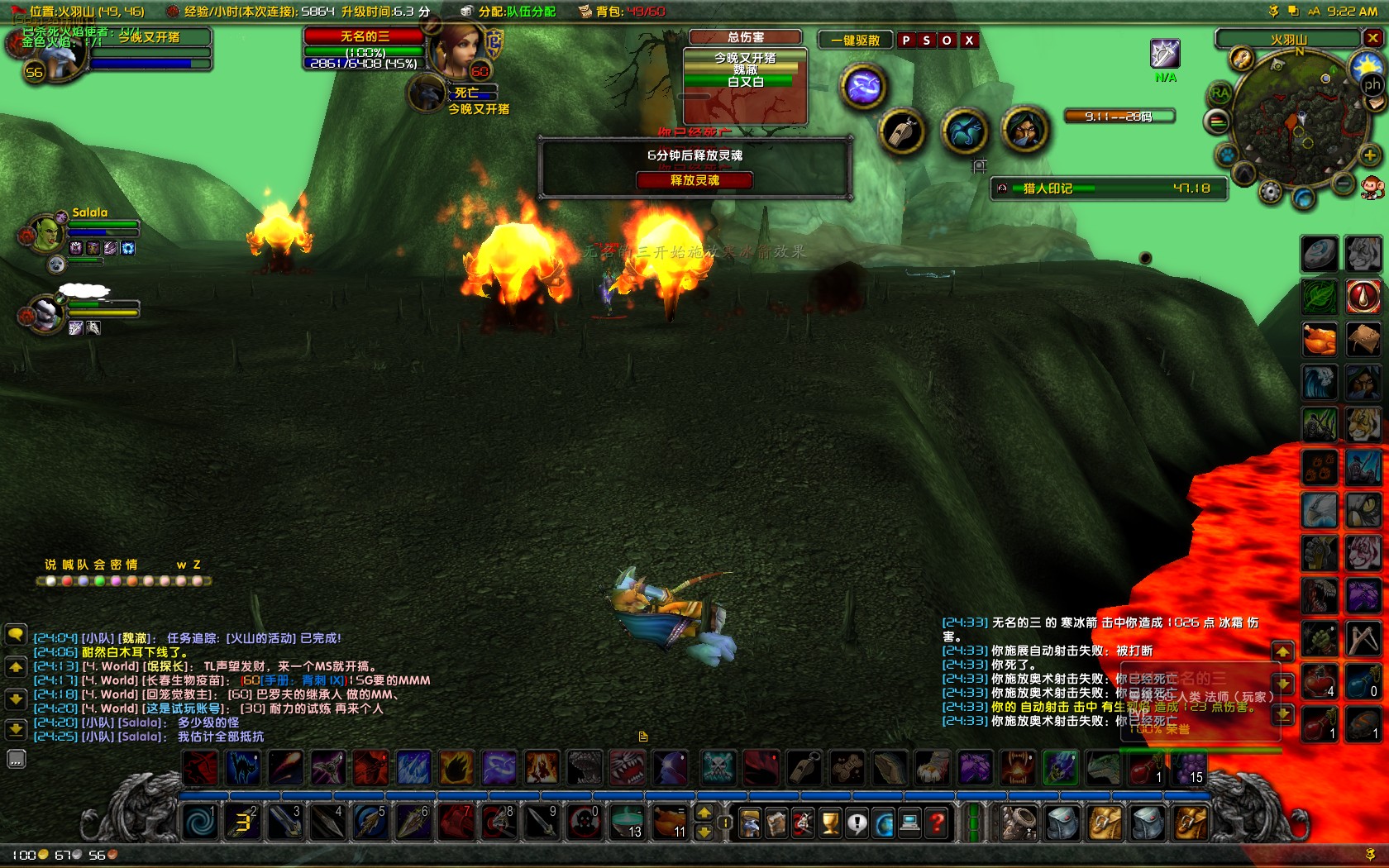Pick the red color dot in the chat color row
The image size is (1389, 868).
point(68,582)
